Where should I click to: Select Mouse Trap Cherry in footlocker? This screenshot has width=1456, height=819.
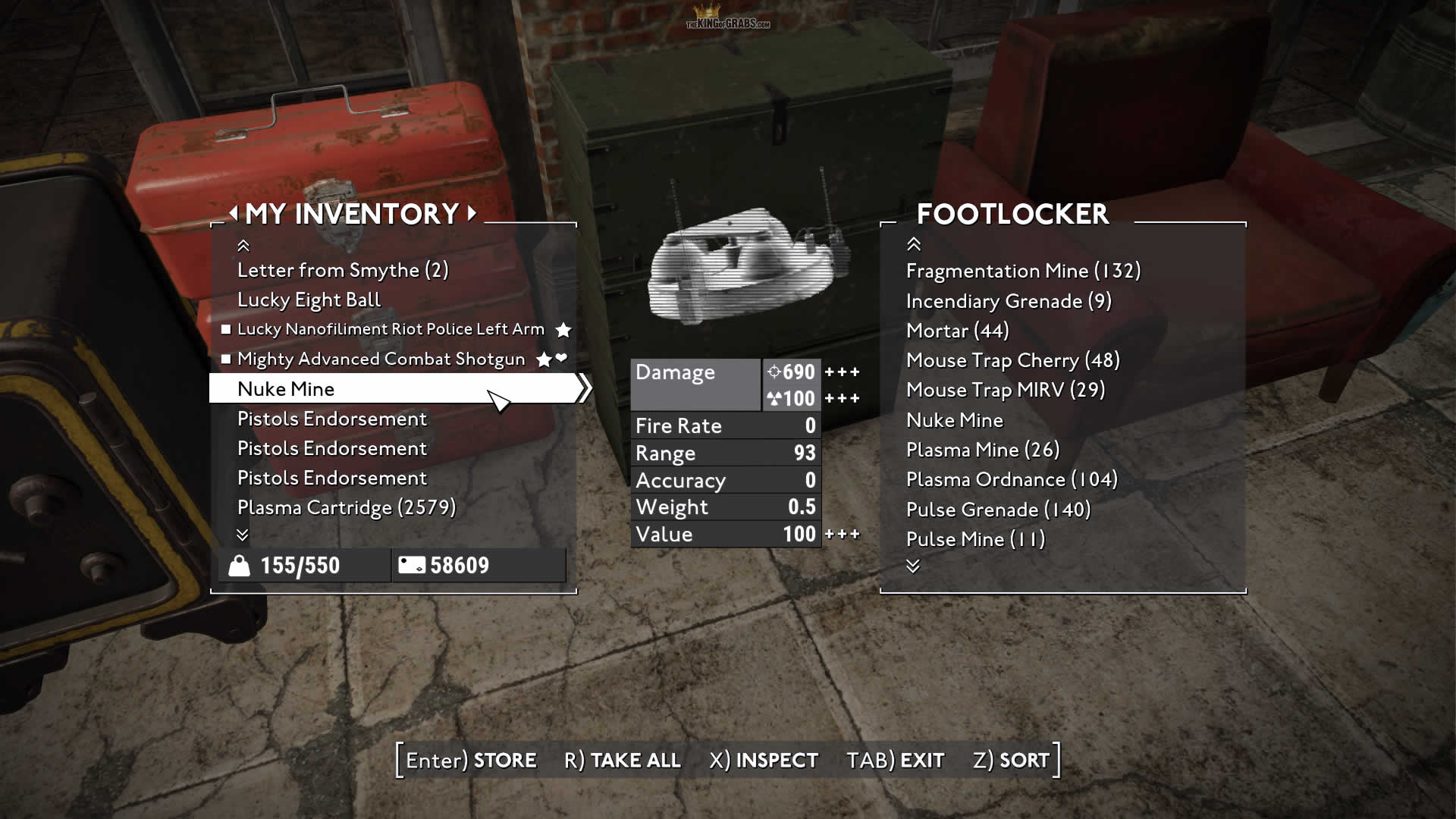1012,360
